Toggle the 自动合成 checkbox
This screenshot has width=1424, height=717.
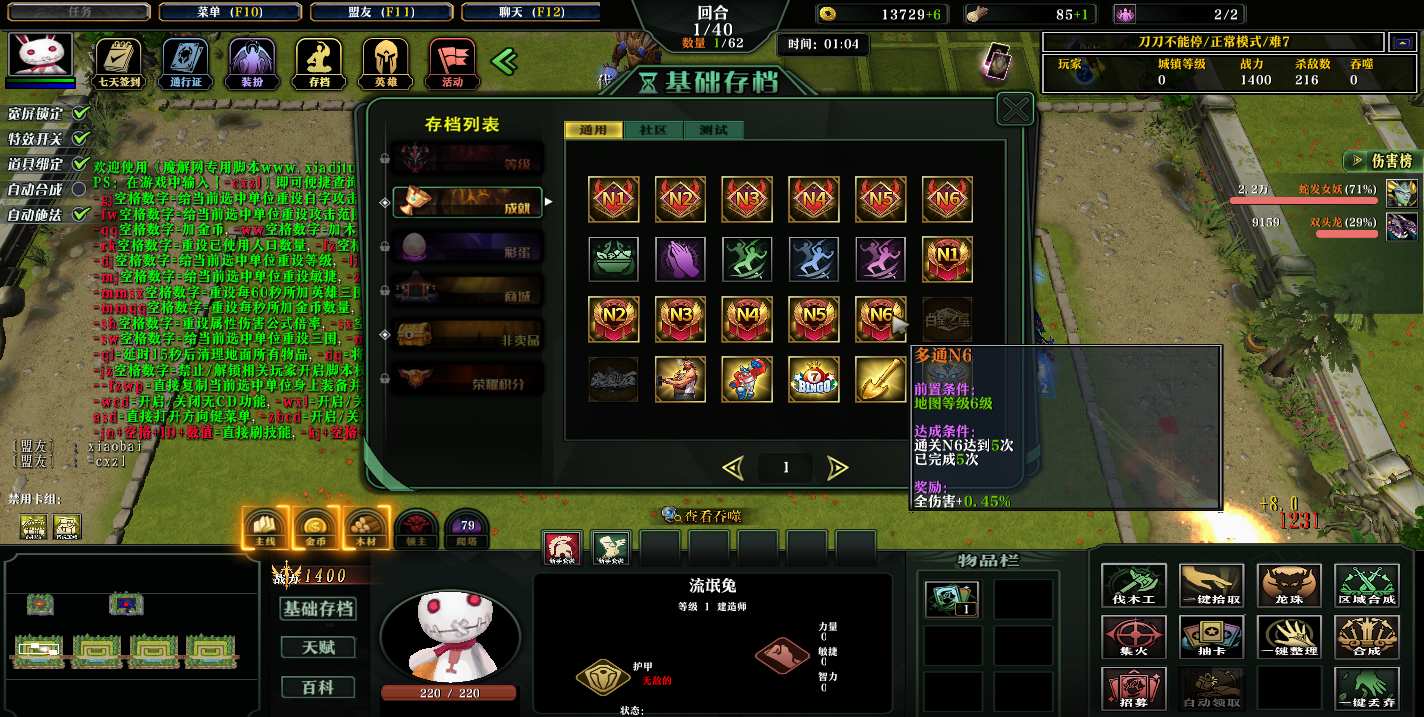(81, 189)
